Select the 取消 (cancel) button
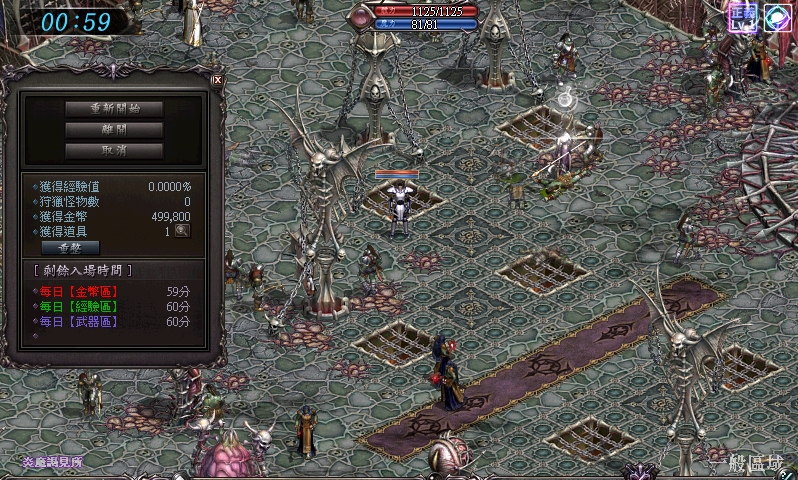 pyautogui.click(x=114, y=151)
